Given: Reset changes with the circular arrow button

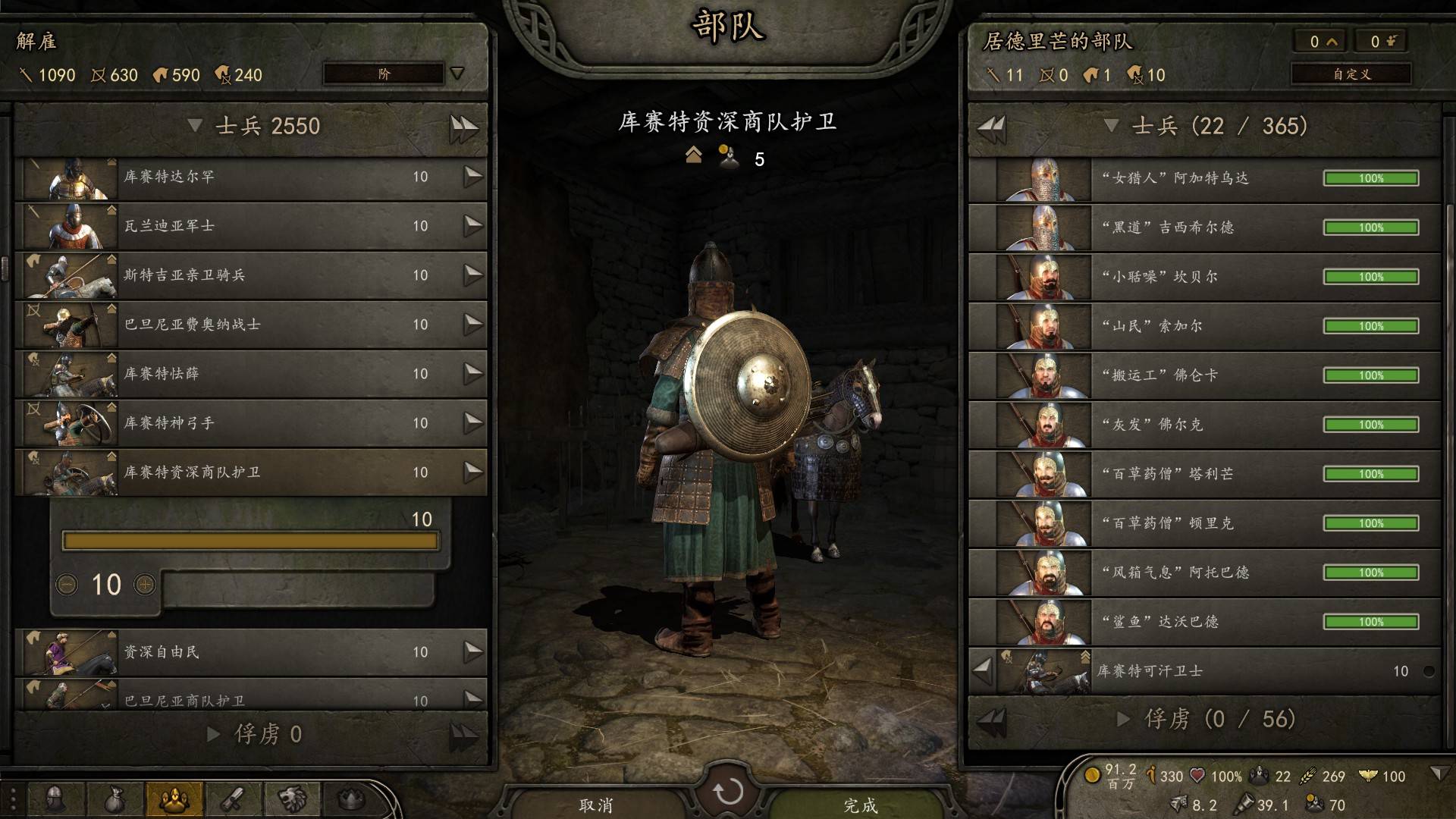Looking at the screenshot, I should point(728,792).
